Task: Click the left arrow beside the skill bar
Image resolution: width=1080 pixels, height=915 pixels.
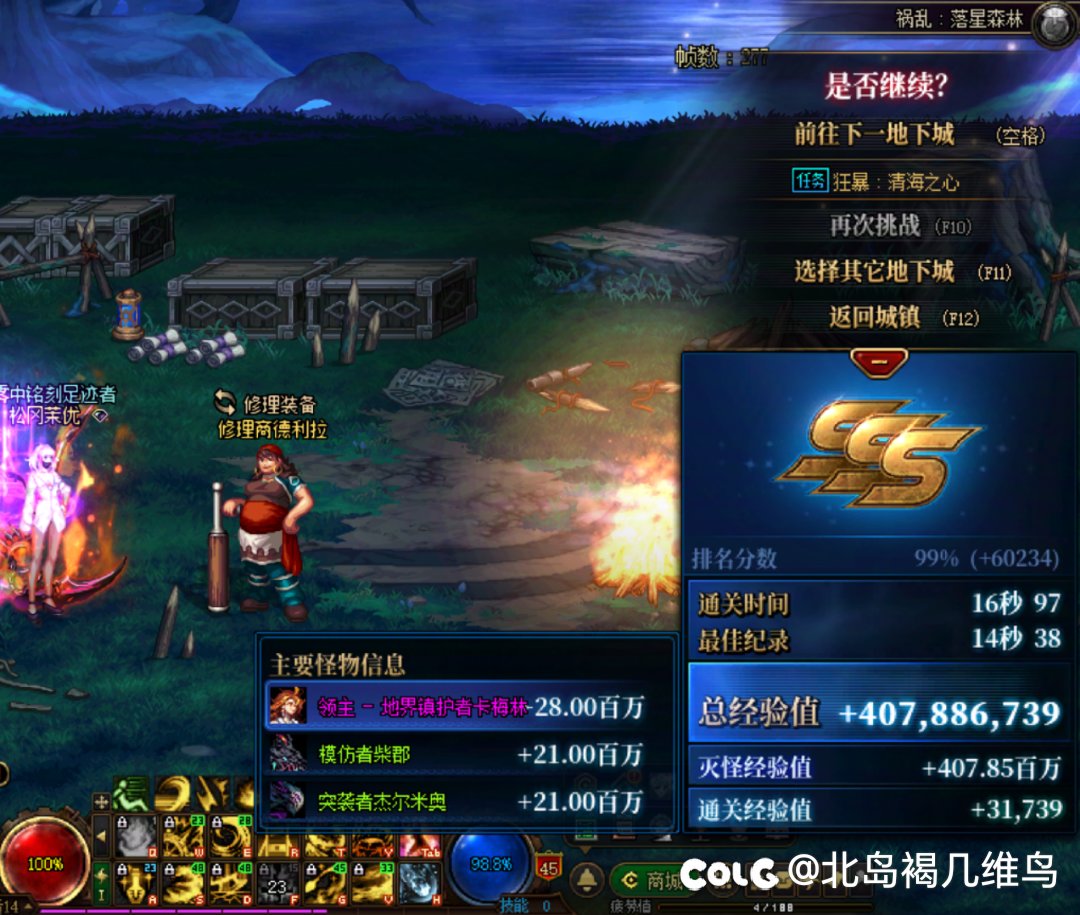Action: pyautogui.click(x=101, y=836)
